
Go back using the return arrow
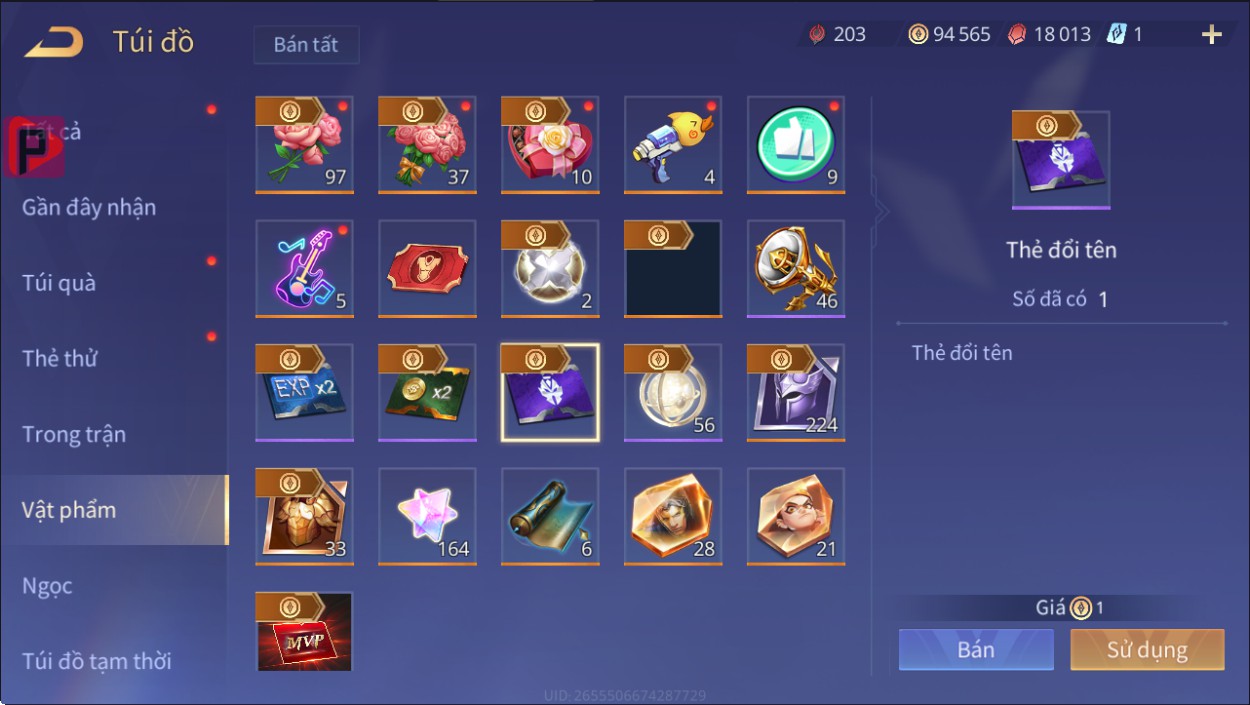click(54, 43)
